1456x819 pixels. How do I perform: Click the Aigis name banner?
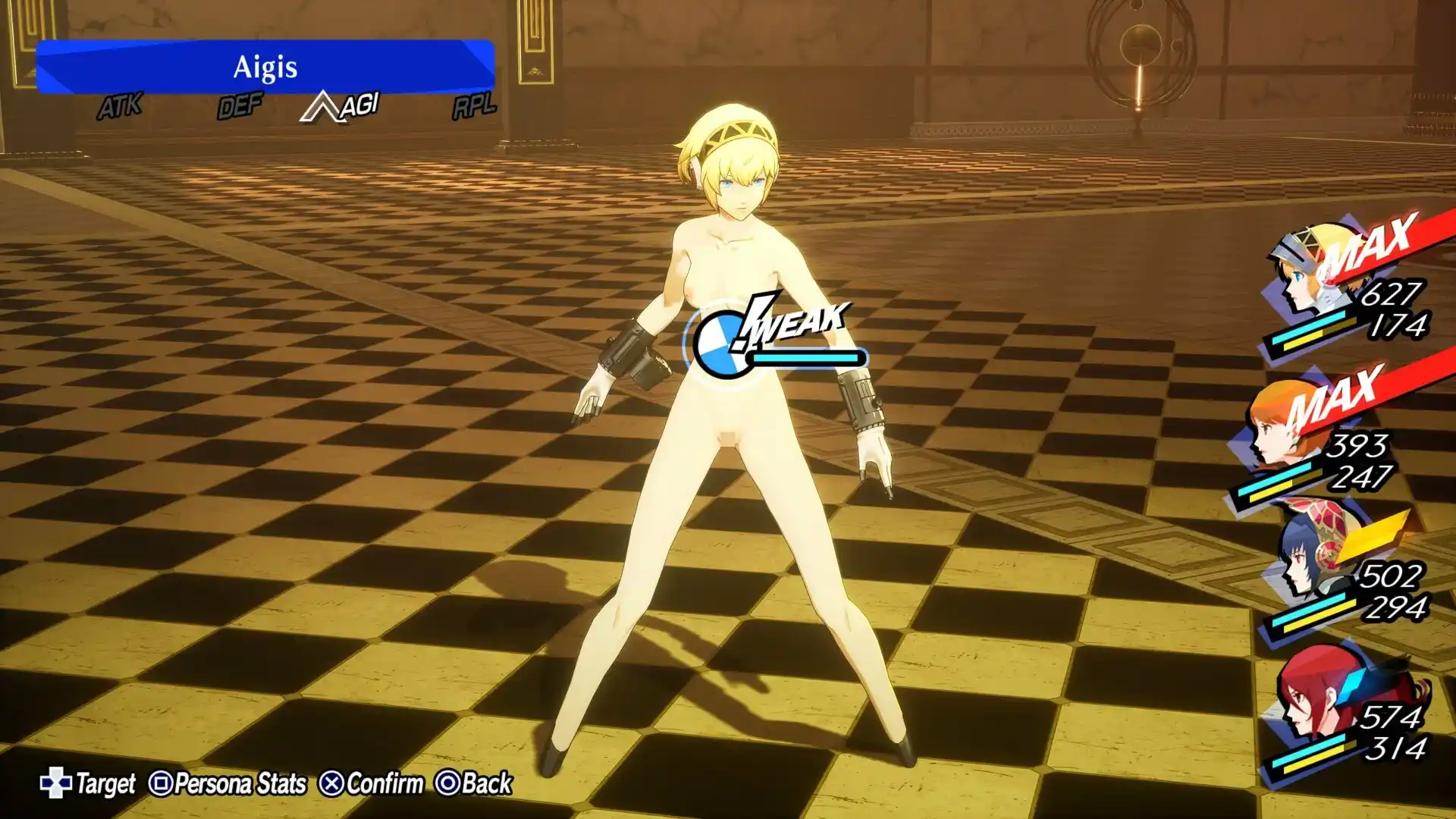point(265,68)
